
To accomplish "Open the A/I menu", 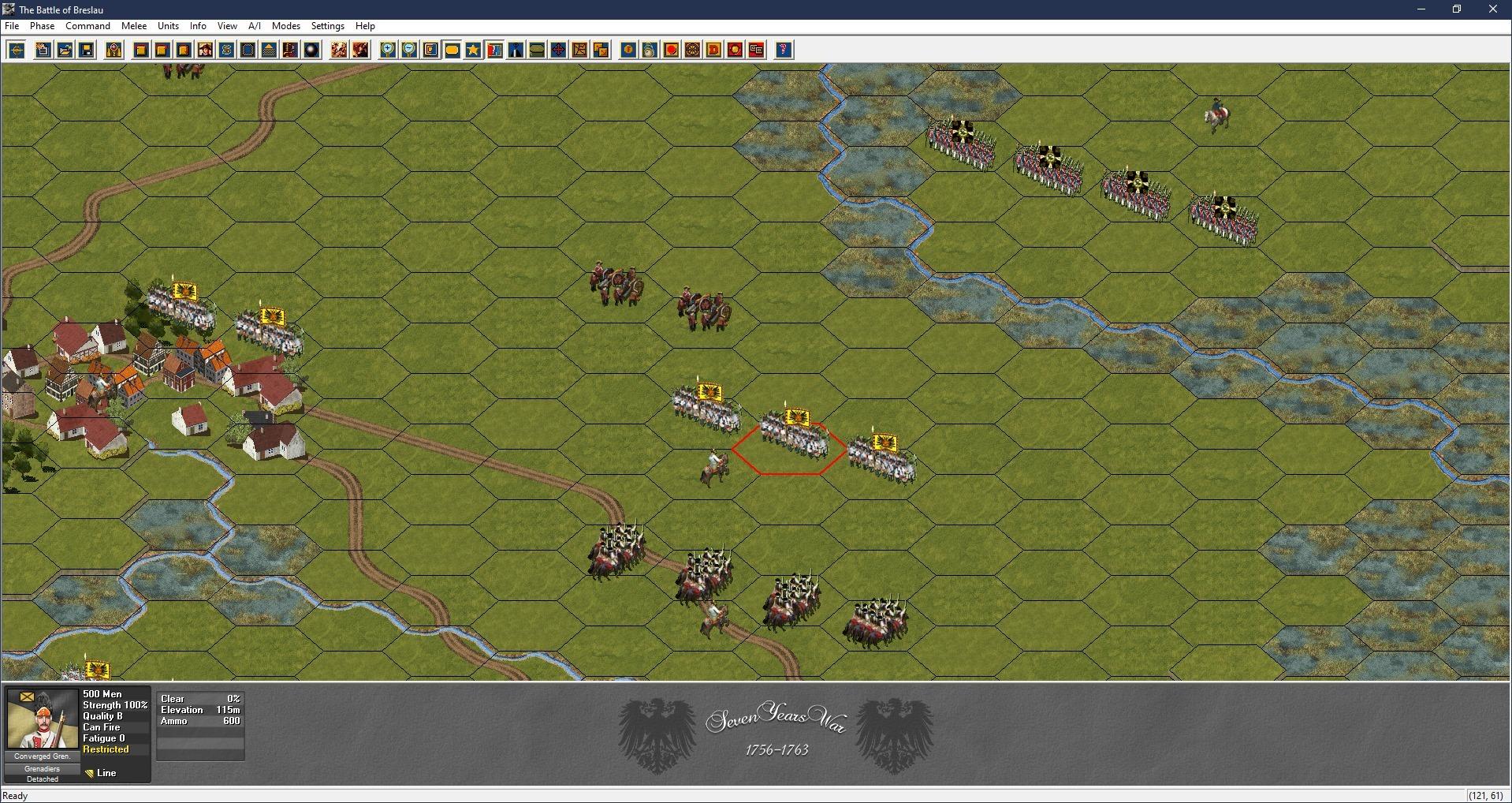I will coord(255,26).
